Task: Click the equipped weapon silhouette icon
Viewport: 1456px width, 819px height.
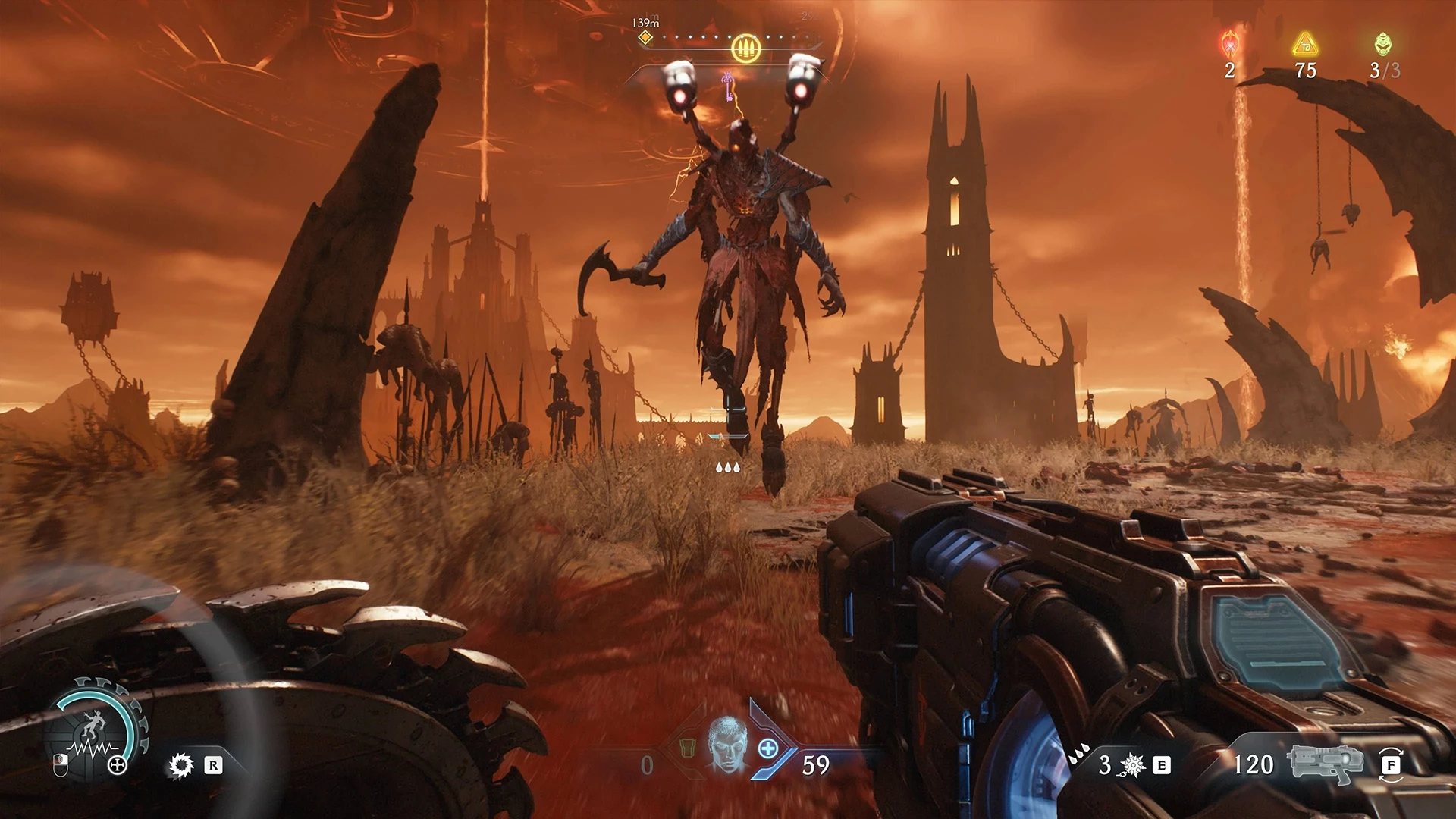Action: [x=1320, y=764]
